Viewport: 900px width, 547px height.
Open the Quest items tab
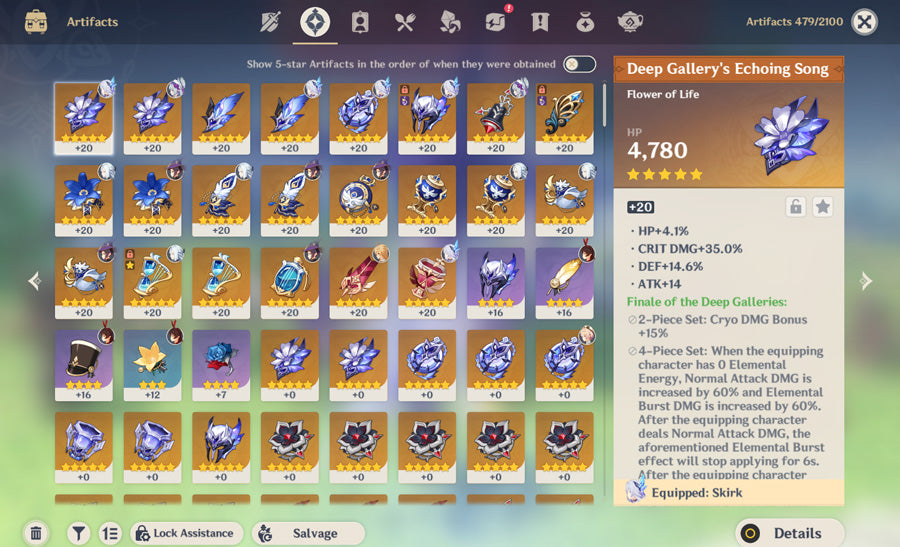540,22
